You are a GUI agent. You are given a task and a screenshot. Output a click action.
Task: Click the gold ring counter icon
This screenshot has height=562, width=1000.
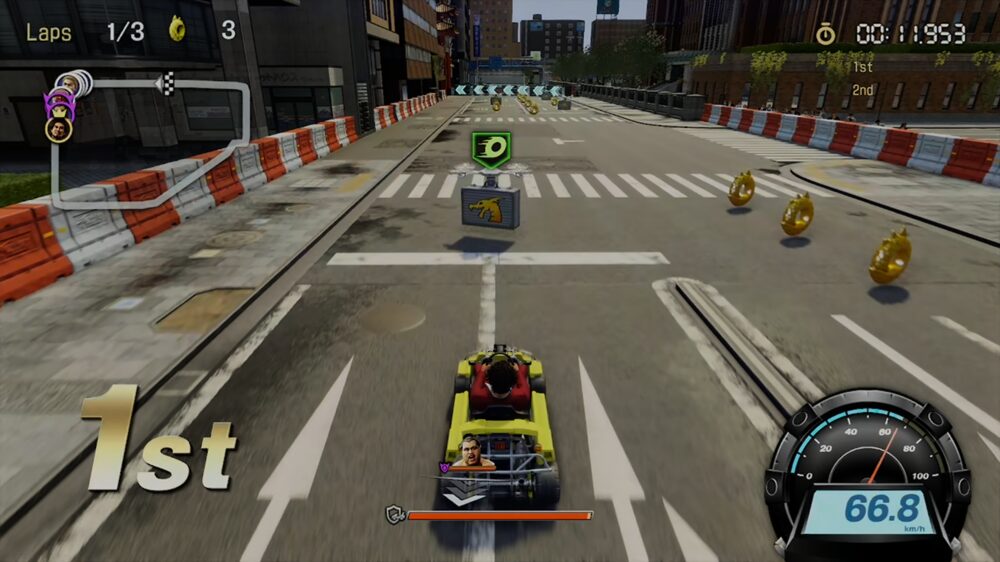tap(179, 29)
